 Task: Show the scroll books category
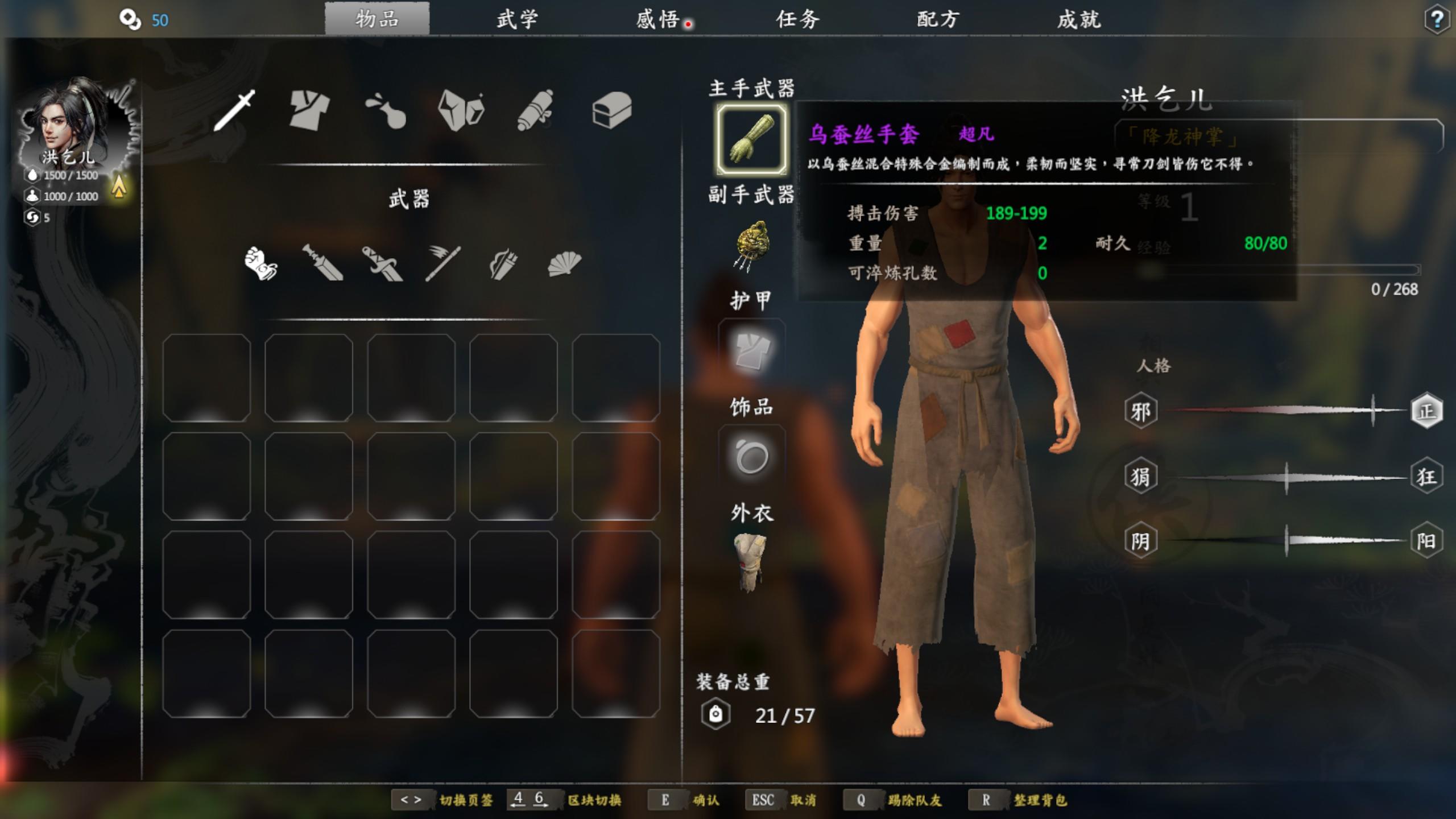[x=536, y=110]
